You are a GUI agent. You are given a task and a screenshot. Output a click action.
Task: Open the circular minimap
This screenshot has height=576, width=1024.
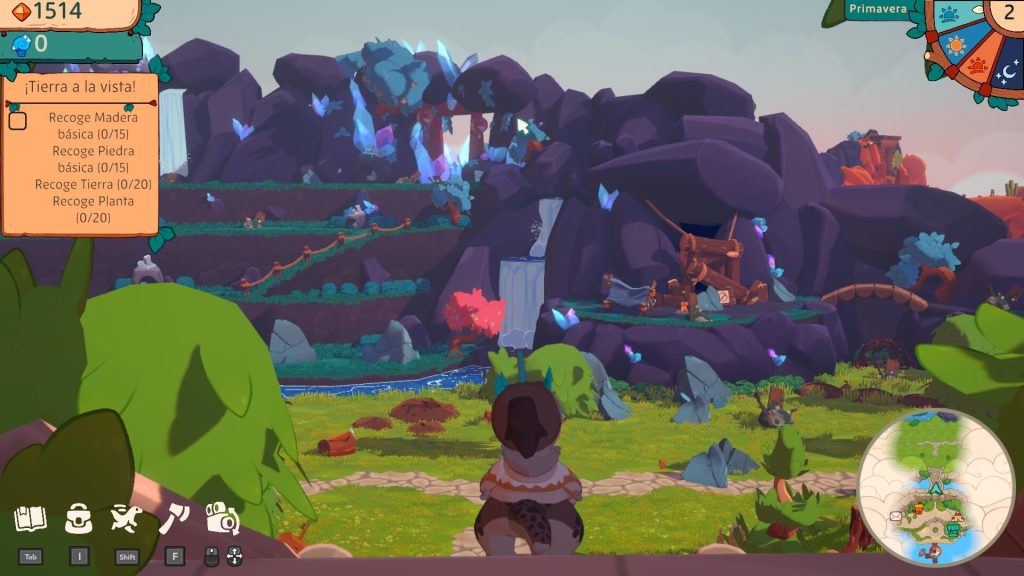[936, 490]
